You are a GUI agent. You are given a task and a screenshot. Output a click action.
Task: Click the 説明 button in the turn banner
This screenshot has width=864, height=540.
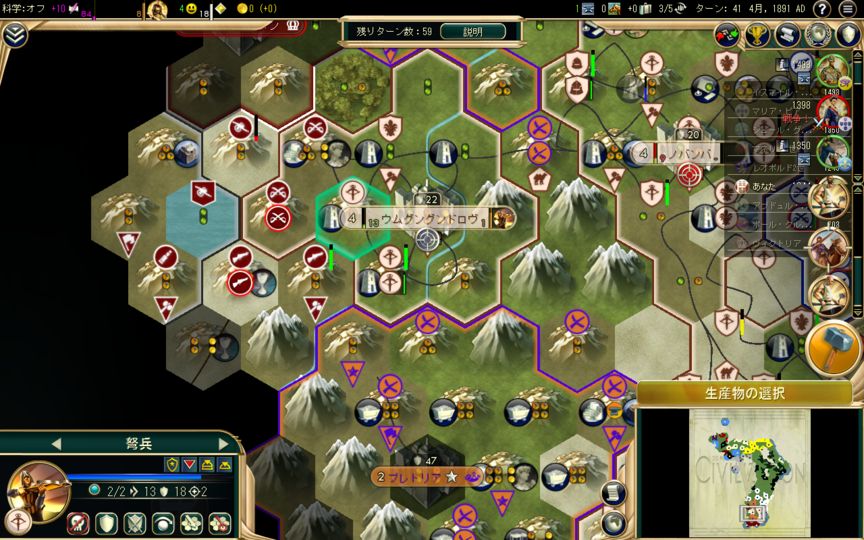(x=471, y=31)
